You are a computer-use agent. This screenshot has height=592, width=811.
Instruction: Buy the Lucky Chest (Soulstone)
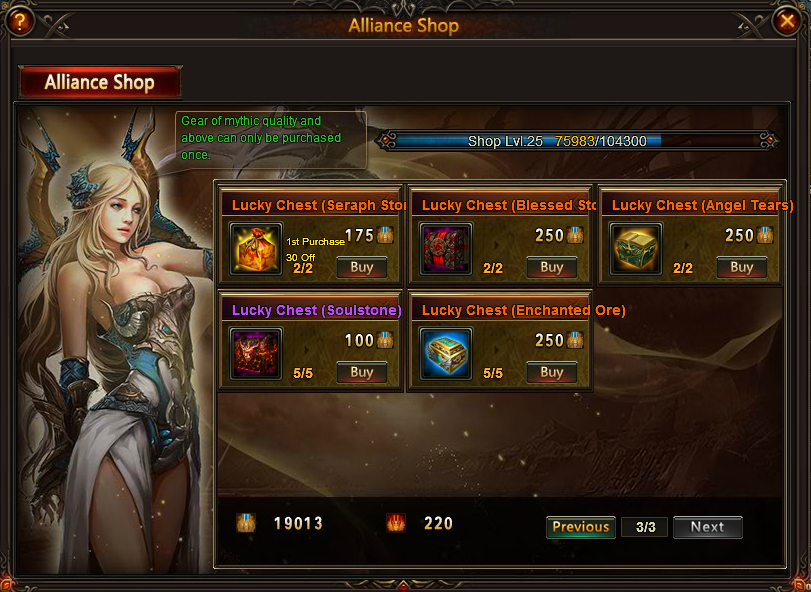pyautogui.click(x=361, y=372)
